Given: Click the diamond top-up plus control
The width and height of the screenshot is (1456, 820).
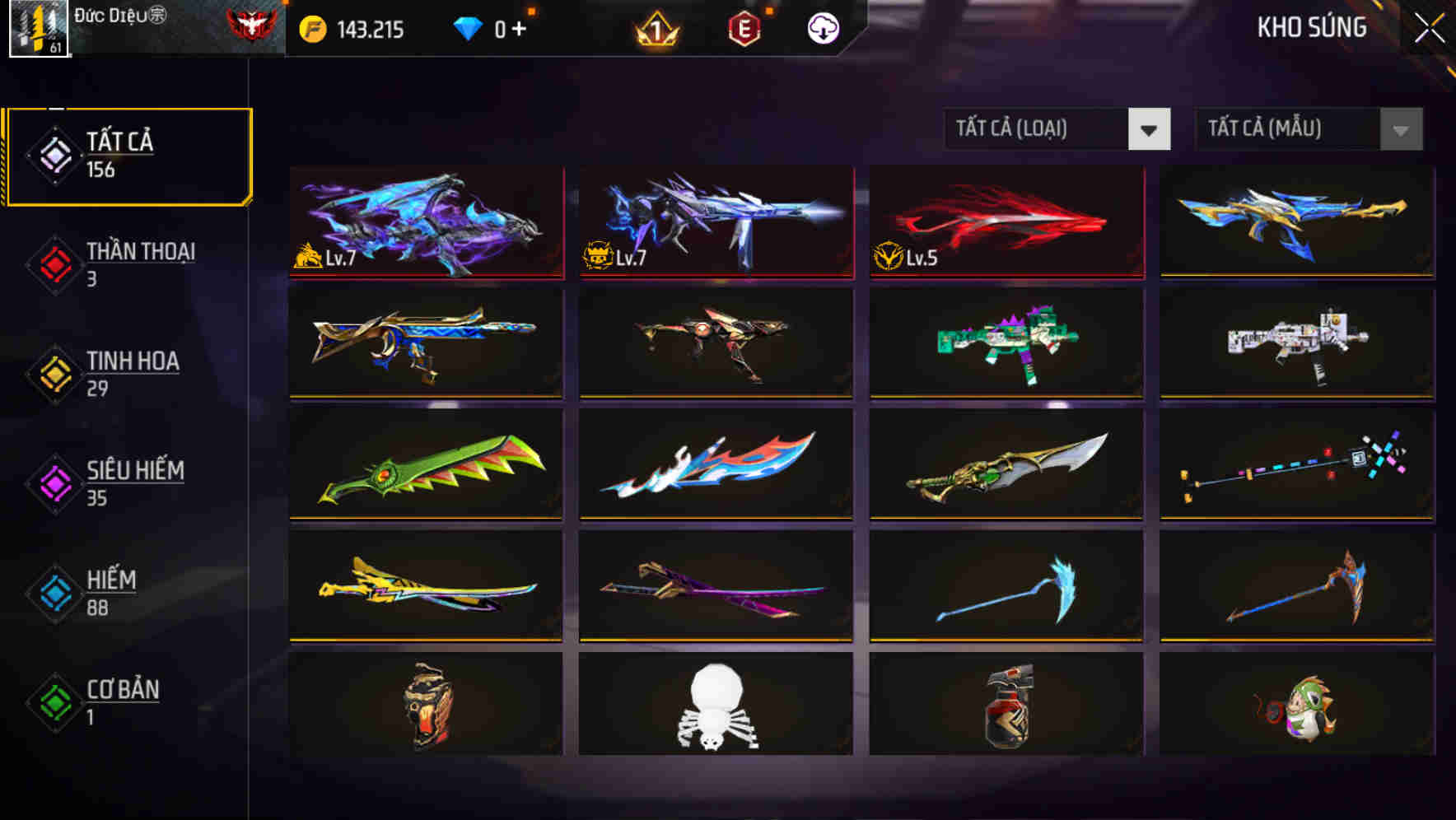Looking at the screenshot, I should pos(518,27).
